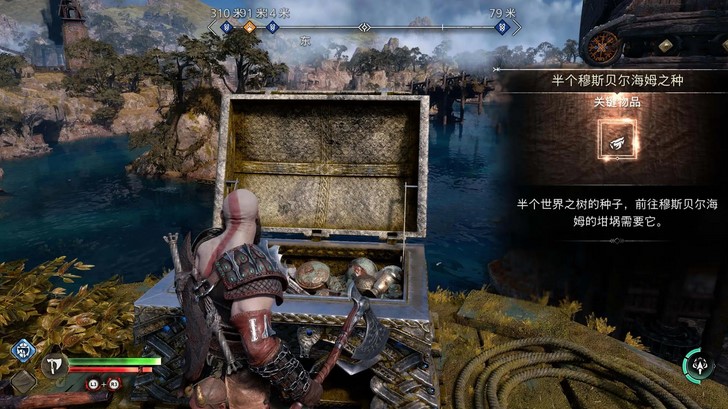Select the 310-meter compass marker

(x=228, y=28)
